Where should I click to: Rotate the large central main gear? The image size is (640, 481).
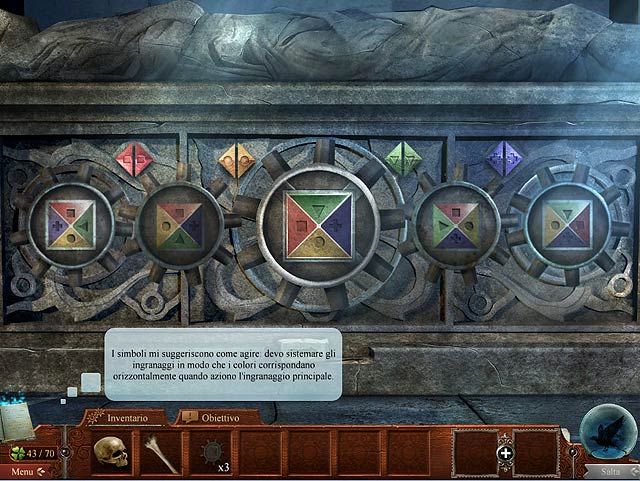point(319,225)
